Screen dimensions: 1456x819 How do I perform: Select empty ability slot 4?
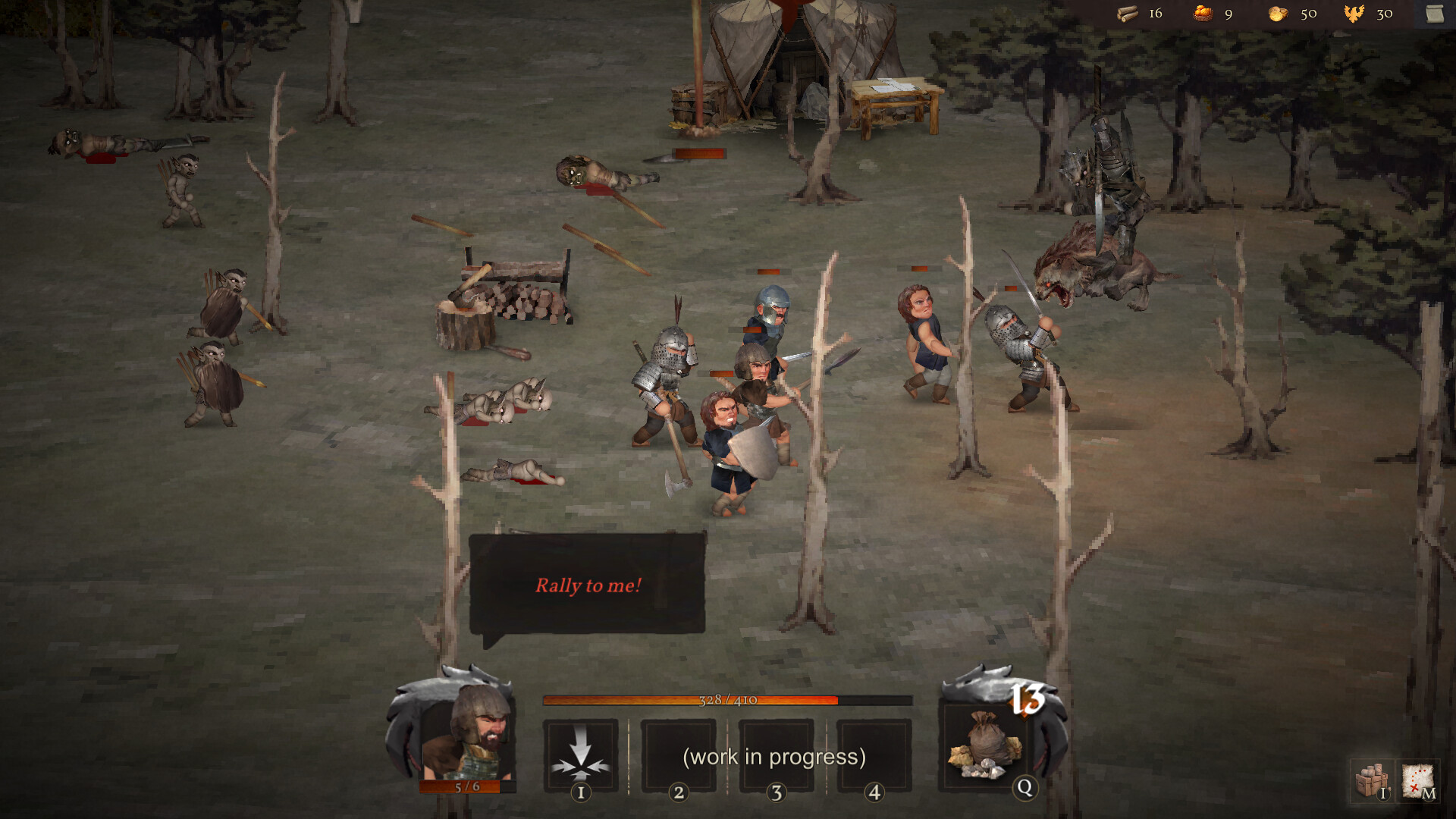point(874,756)
